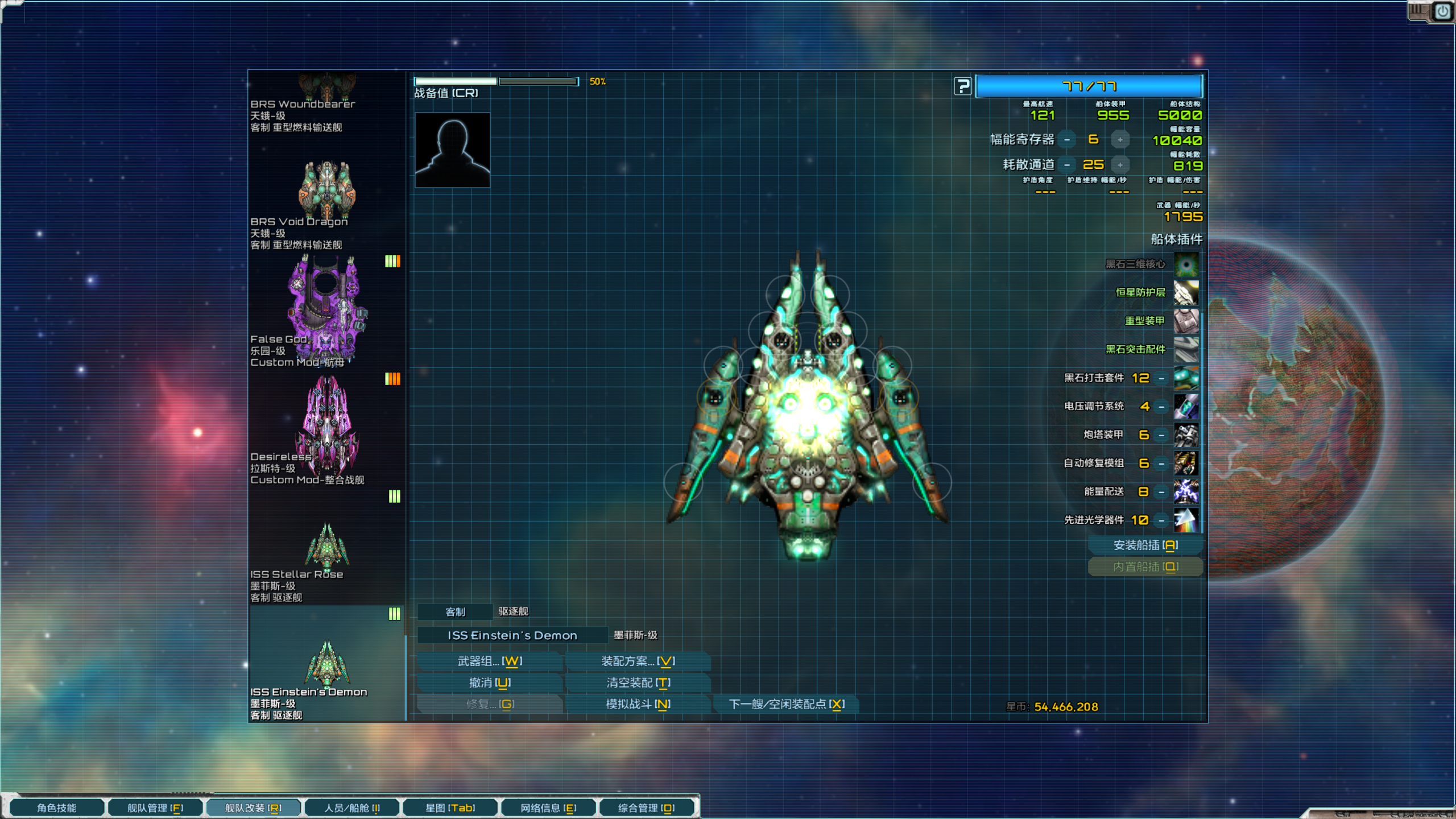Click the empty officer portrait slot
The width and height of the screenshot is (1456, 819).
pyautogui.click(x=452, y=150)
